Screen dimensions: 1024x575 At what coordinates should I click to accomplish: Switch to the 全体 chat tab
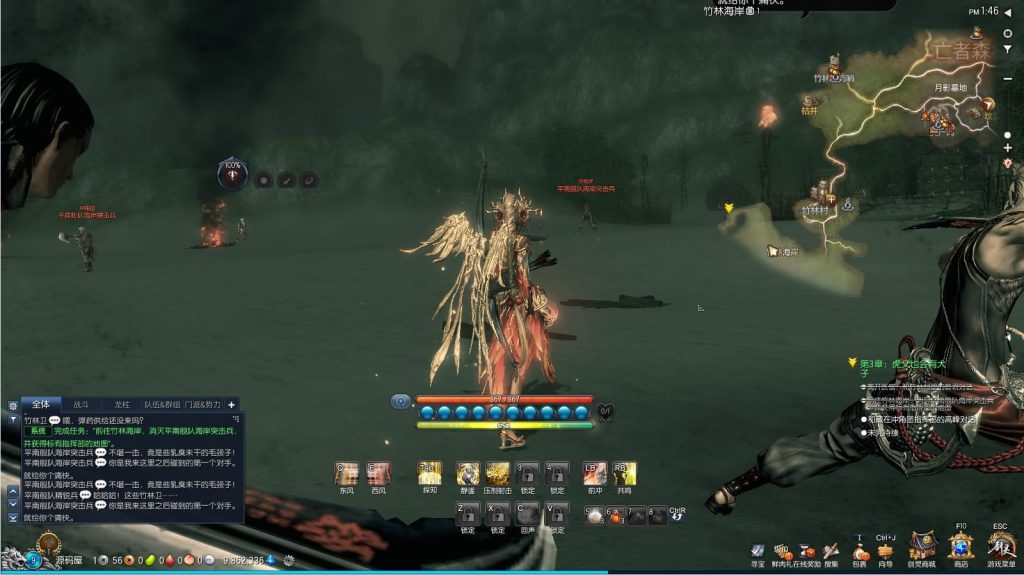[x=41, y=404]
